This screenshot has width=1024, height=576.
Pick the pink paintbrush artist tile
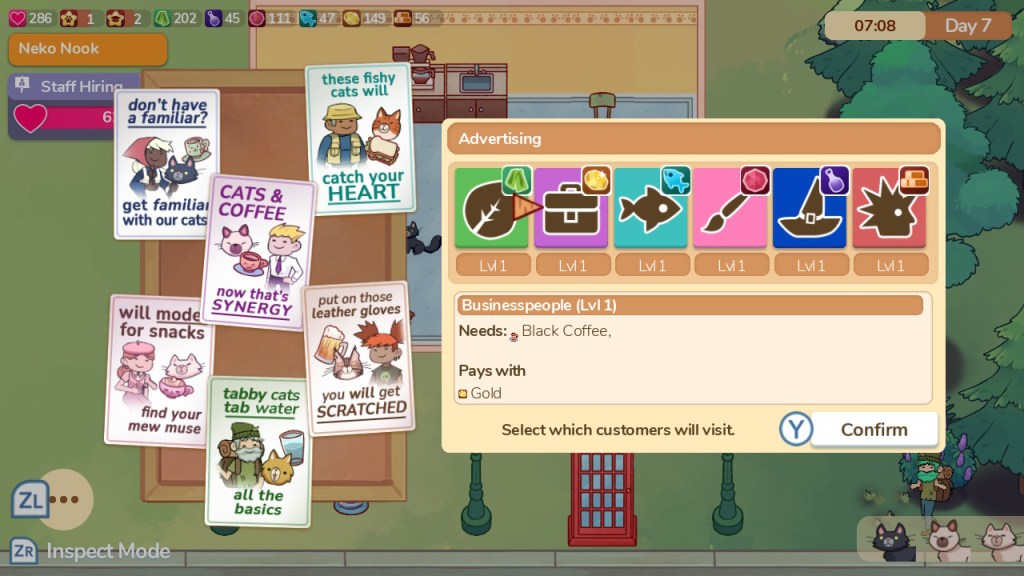point(730,209)
